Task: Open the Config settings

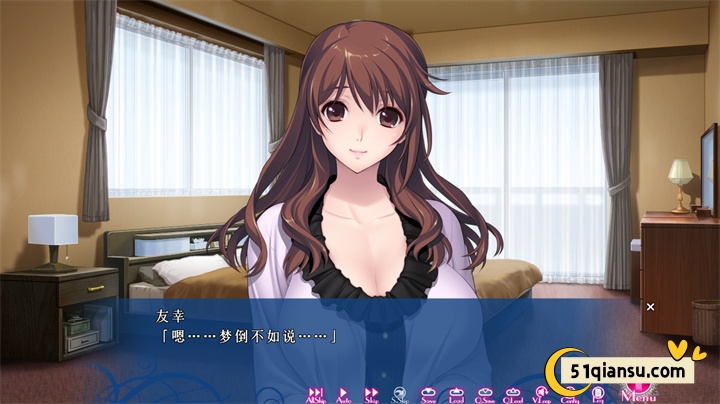Action: point(570,394)
